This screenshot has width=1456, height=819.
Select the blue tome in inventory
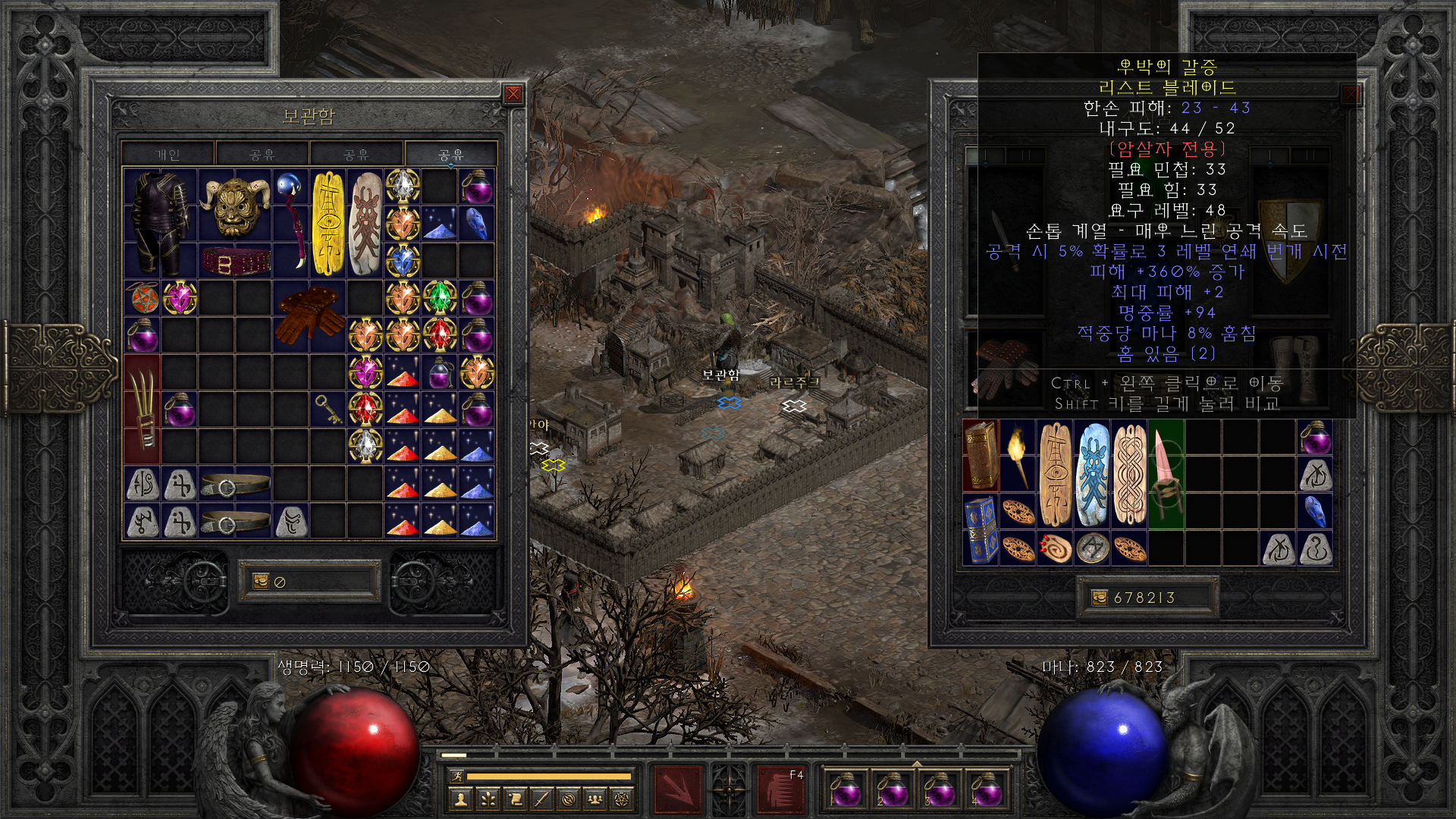point(981,529)
